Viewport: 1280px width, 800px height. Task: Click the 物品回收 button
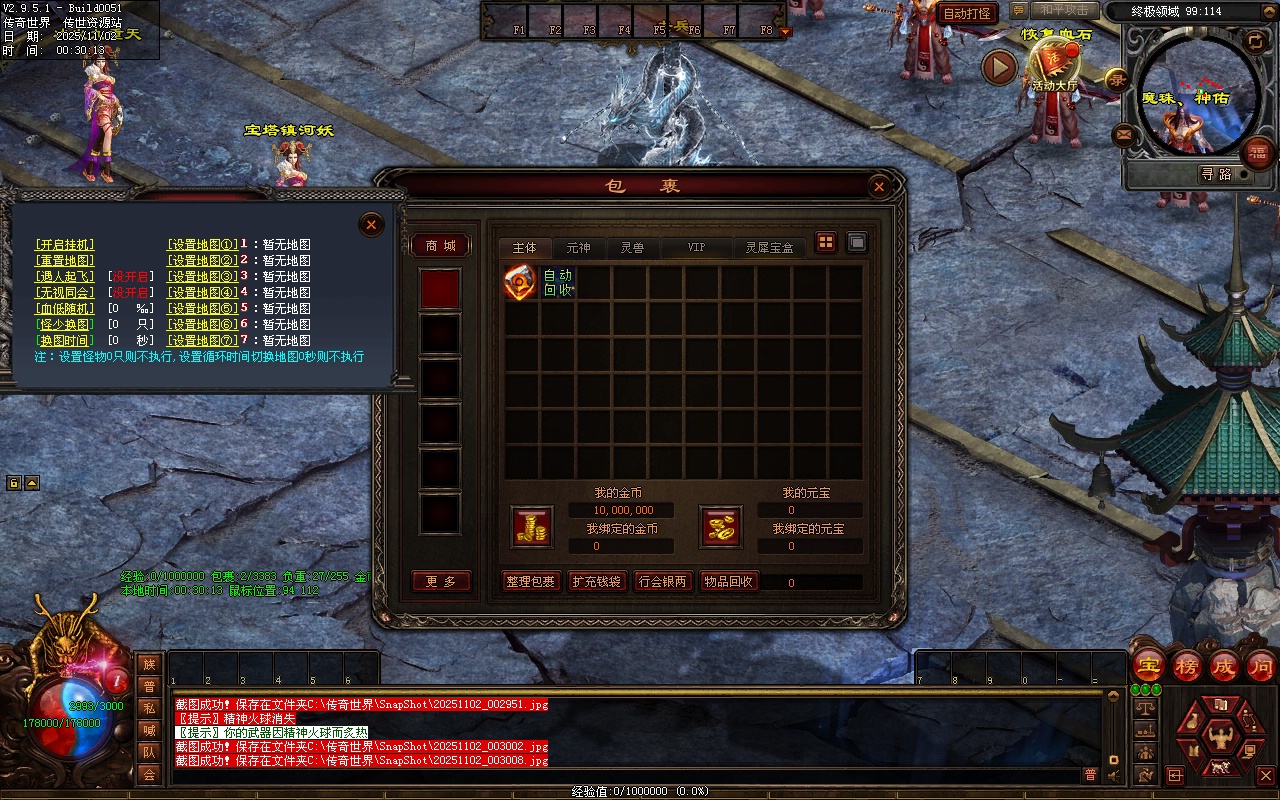[x=728, y=582]
